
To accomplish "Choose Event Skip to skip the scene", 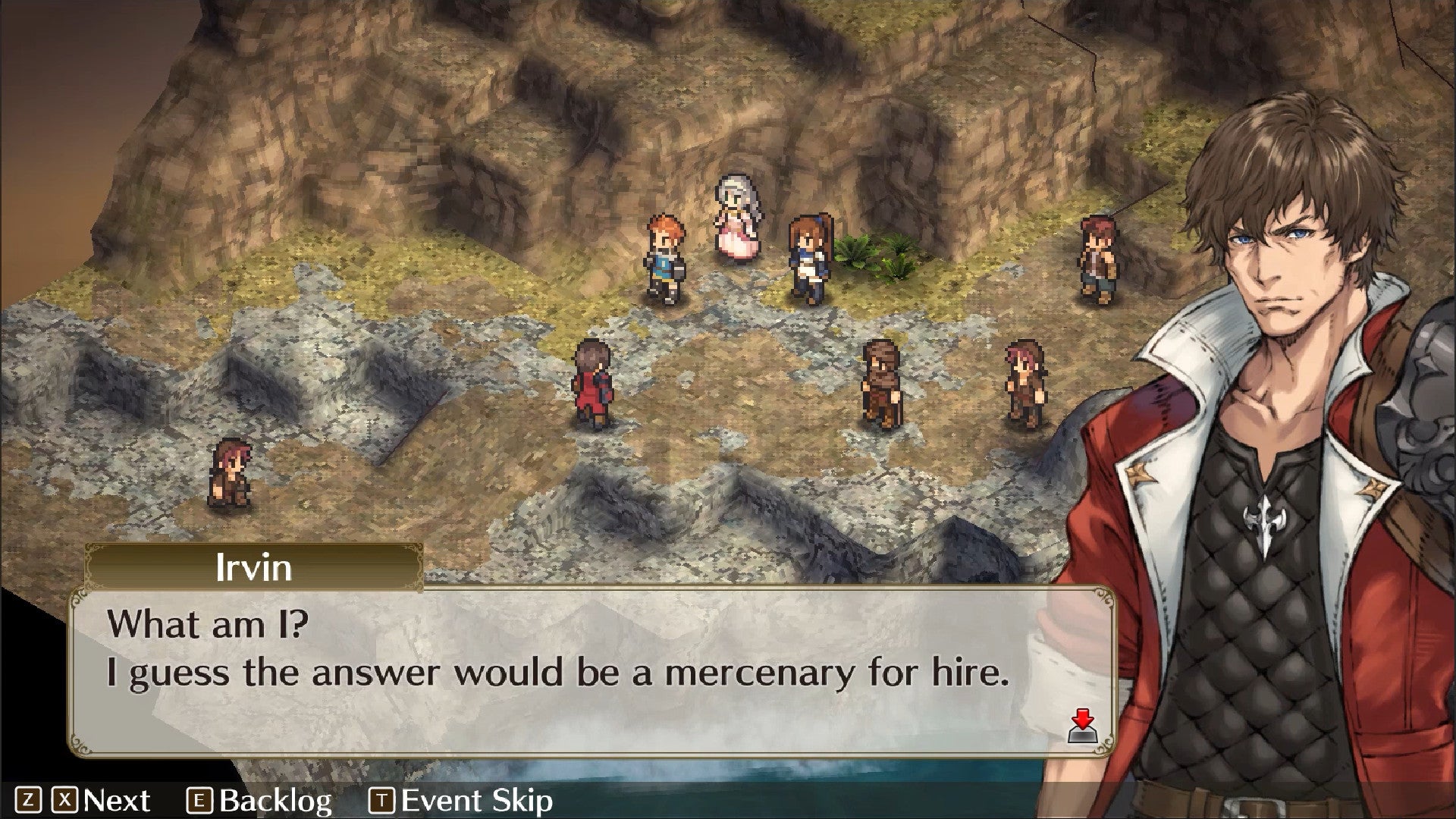I will point(461,801).
